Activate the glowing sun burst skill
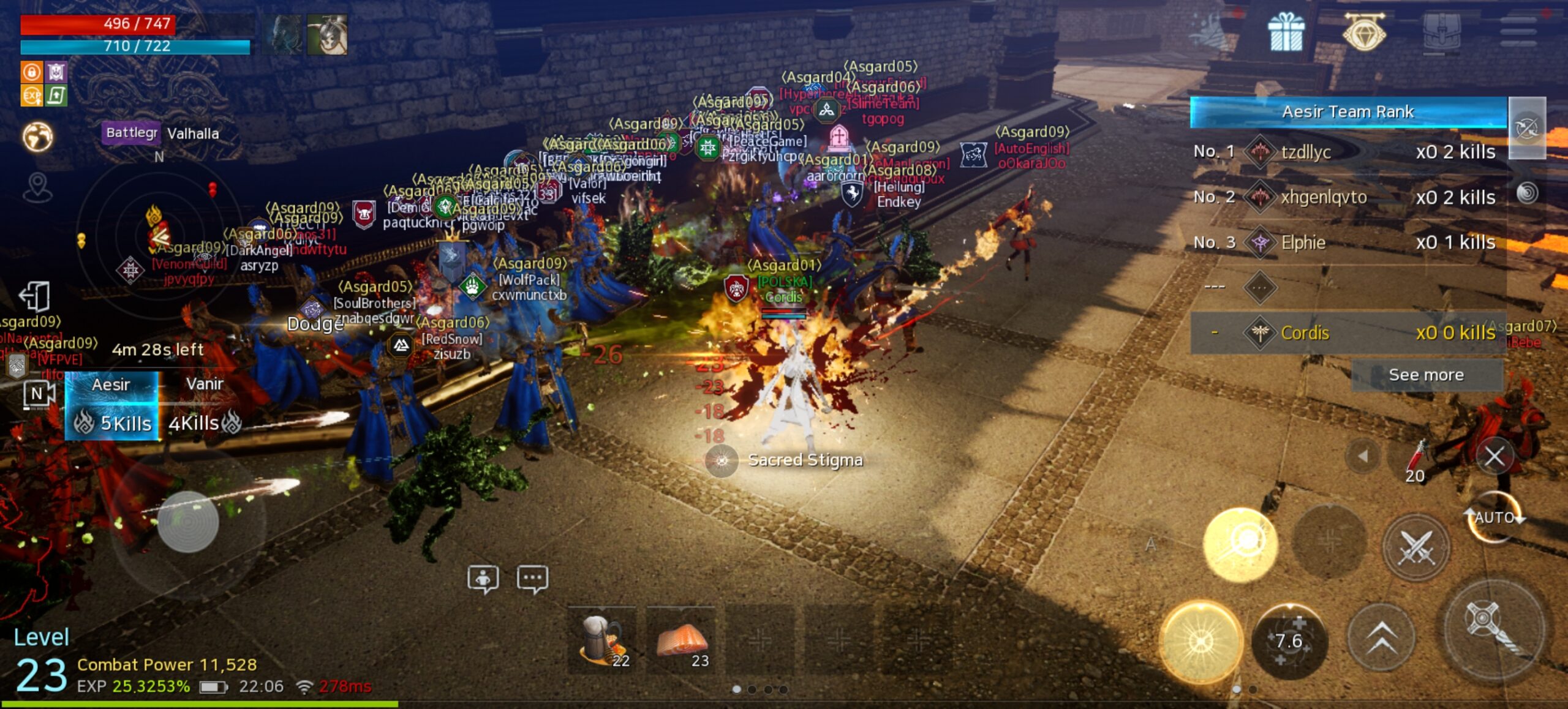1568x709 pixels. pos(1201,641)
